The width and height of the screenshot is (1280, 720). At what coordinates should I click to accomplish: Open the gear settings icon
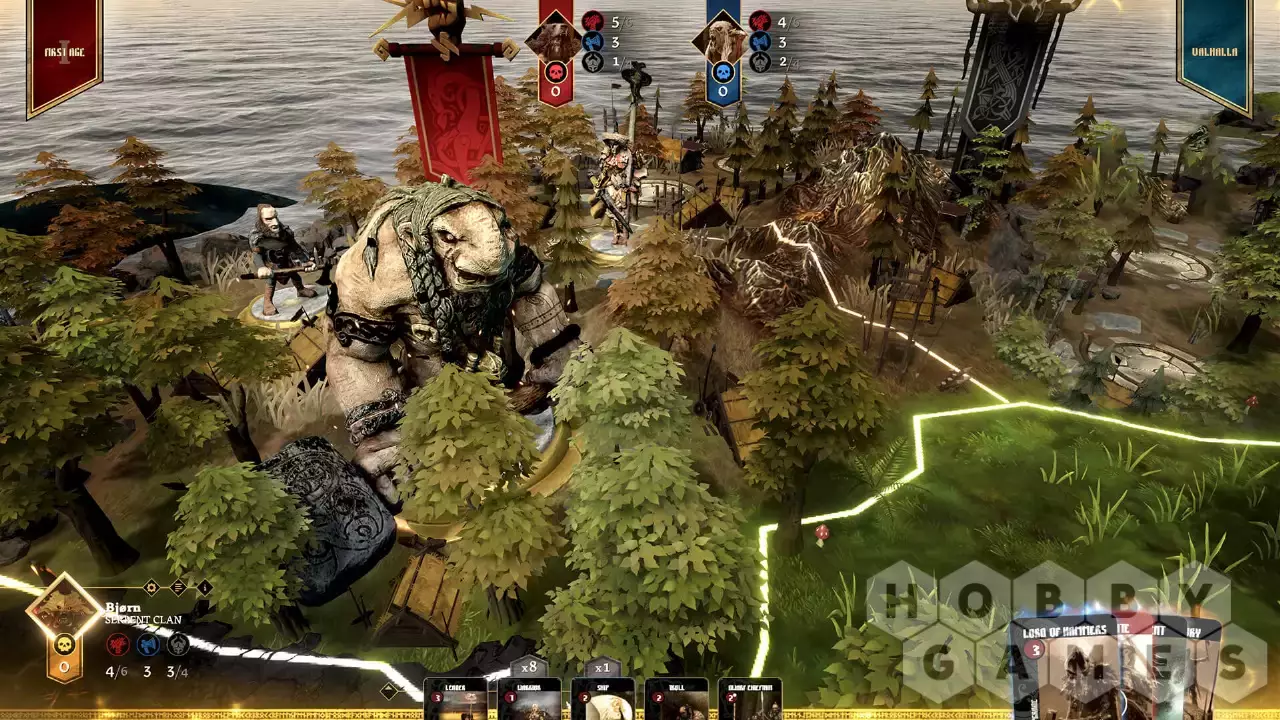coord(151,587)
